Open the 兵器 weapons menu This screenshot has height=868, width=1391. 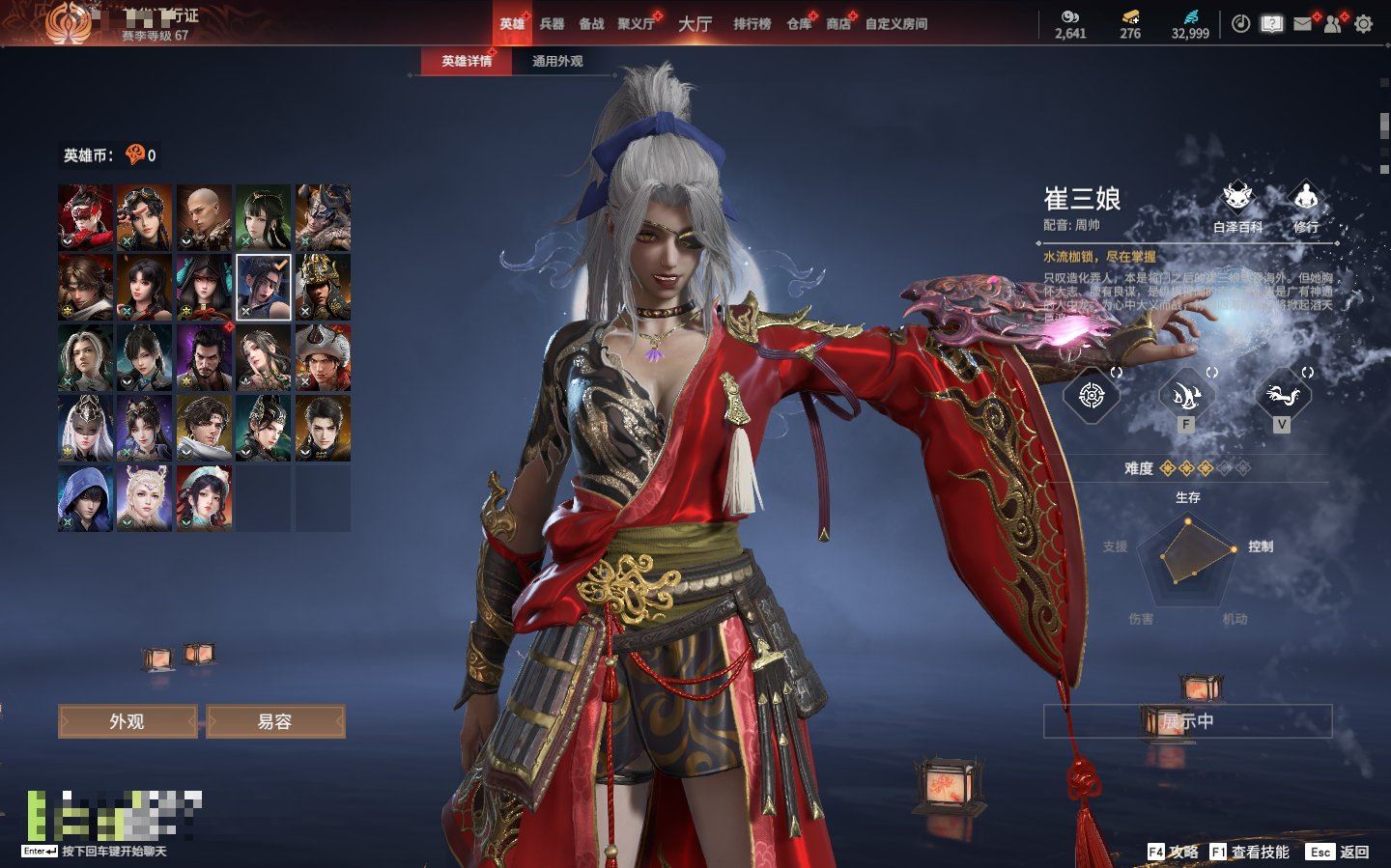tap(552, 24)
